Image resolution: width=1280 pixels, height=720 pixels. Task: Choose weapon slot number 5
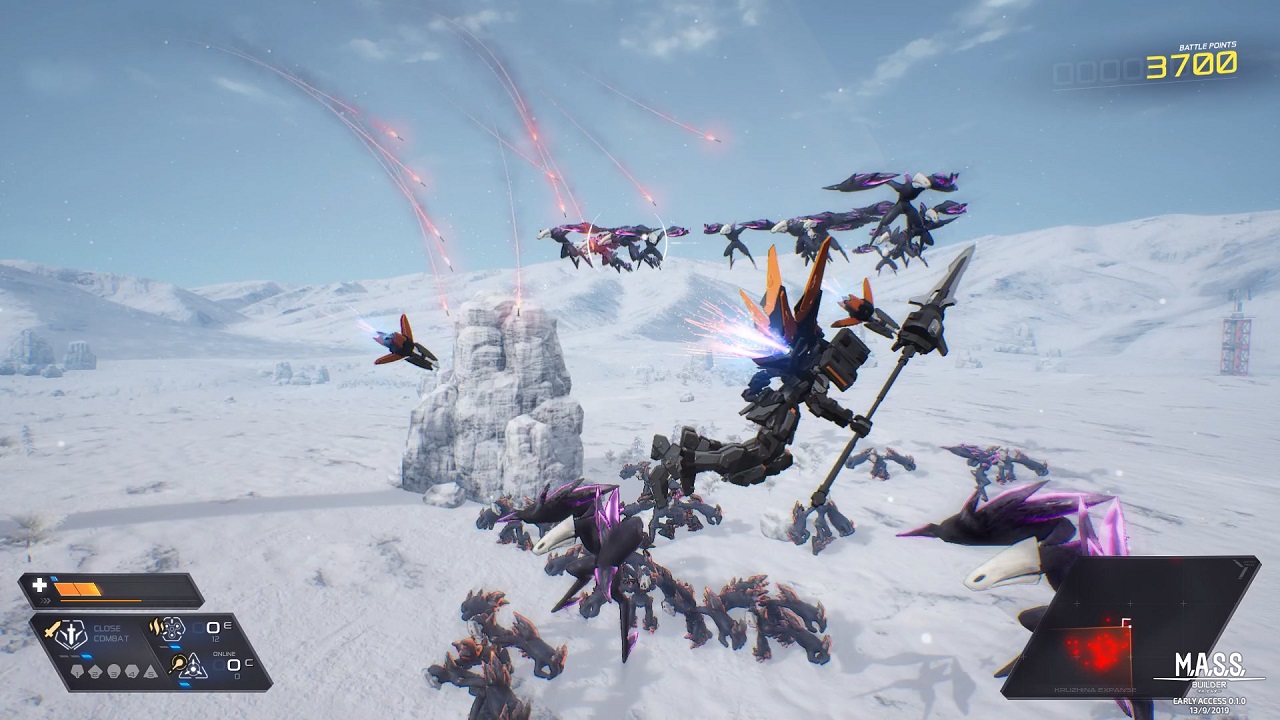(149, 671)
